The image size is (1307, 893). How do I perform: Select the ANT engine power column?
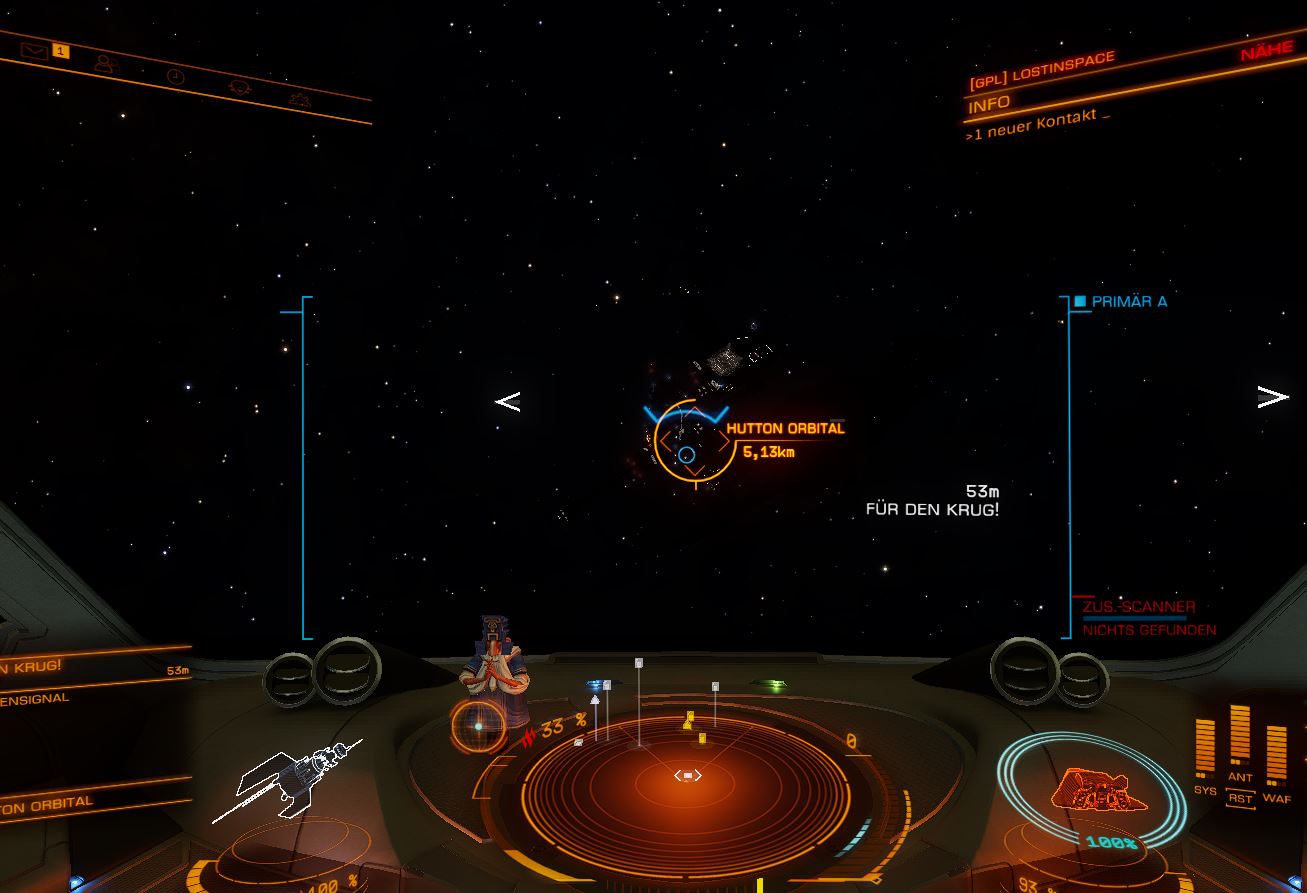pos(1240,744)
